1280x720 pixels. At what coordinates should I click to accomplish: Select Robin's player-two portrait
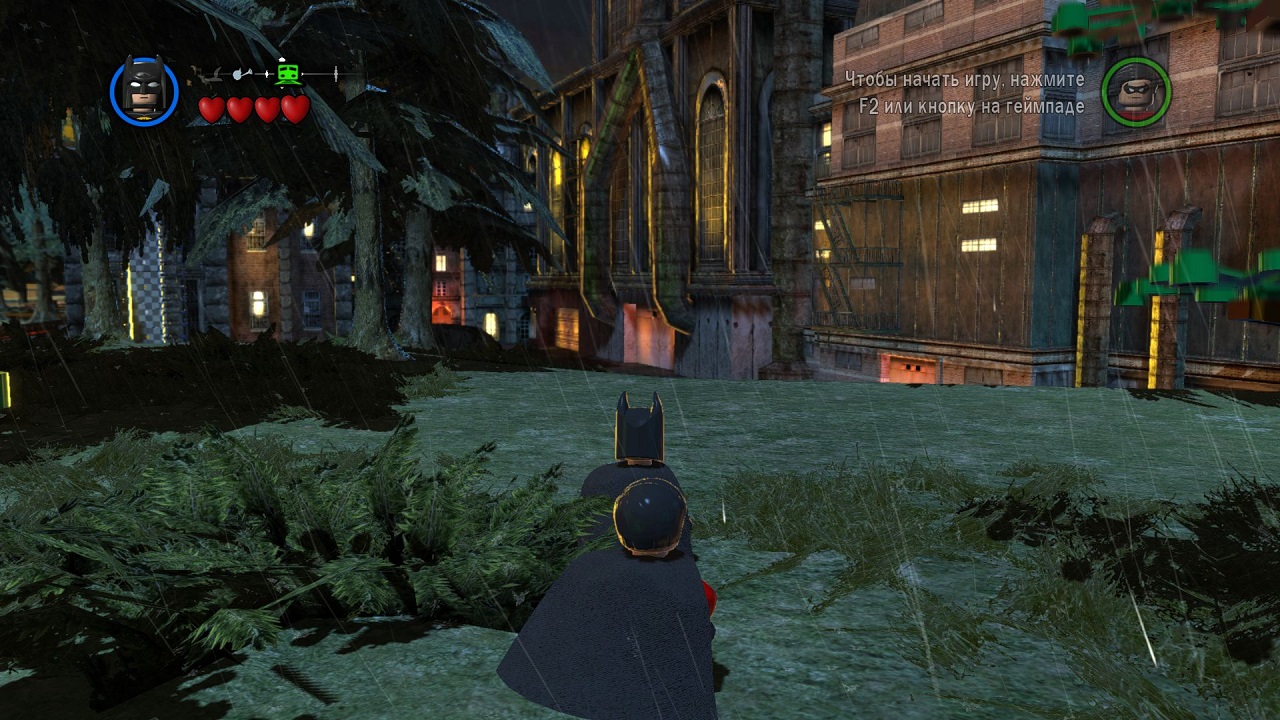[1136, 92]
